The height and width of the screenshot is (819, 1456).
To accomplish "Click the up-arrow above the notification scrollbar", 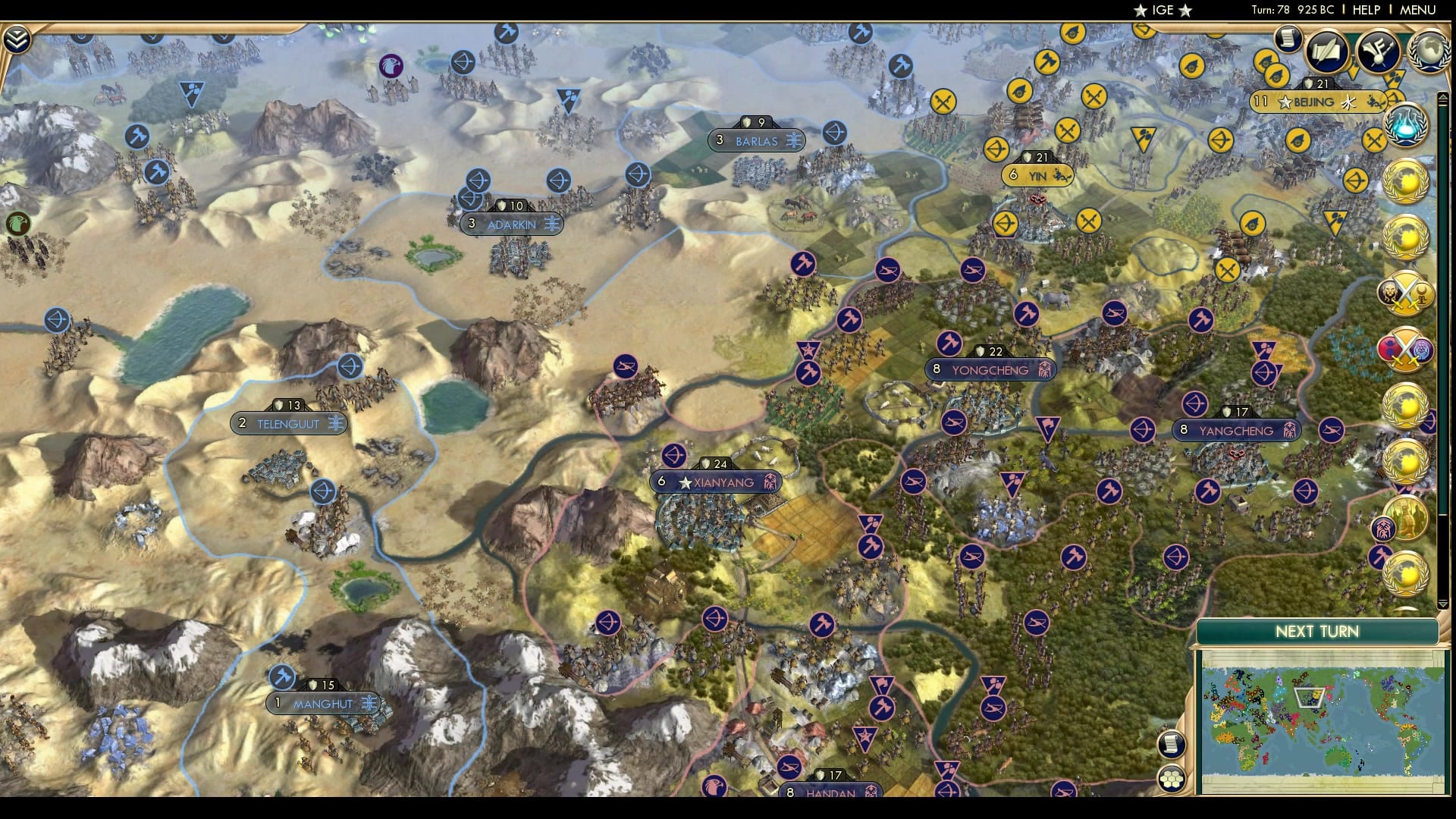I will coord(1443,97).
